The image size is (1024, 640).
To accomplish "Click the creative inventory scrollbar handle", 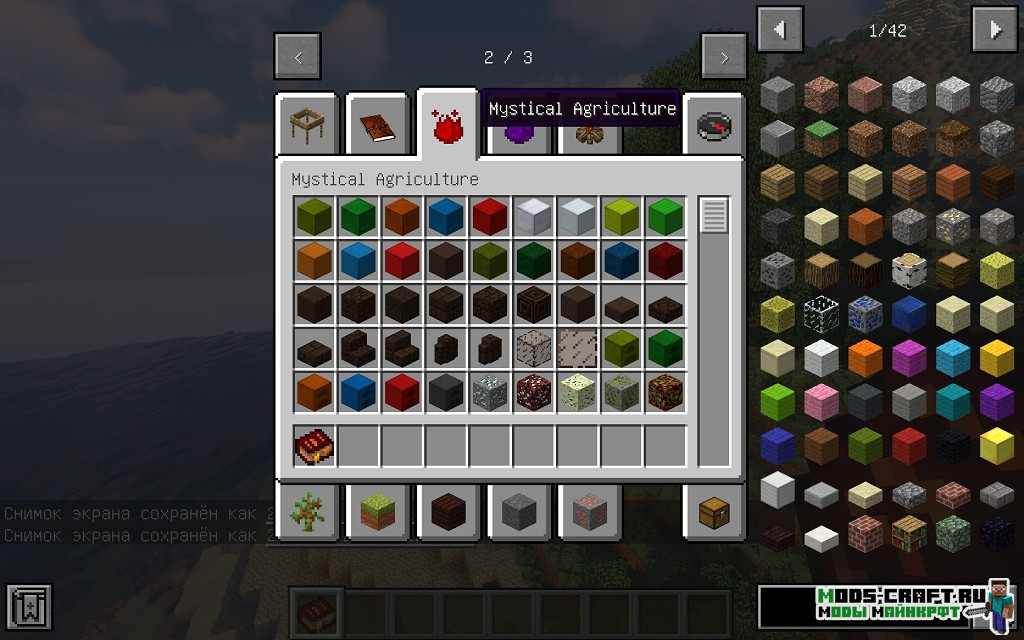I will point(713,216).
